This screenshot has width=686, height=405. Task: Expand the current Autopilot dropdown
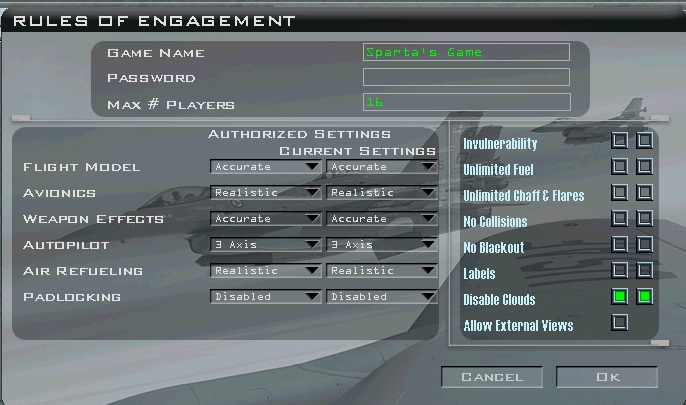382,245
